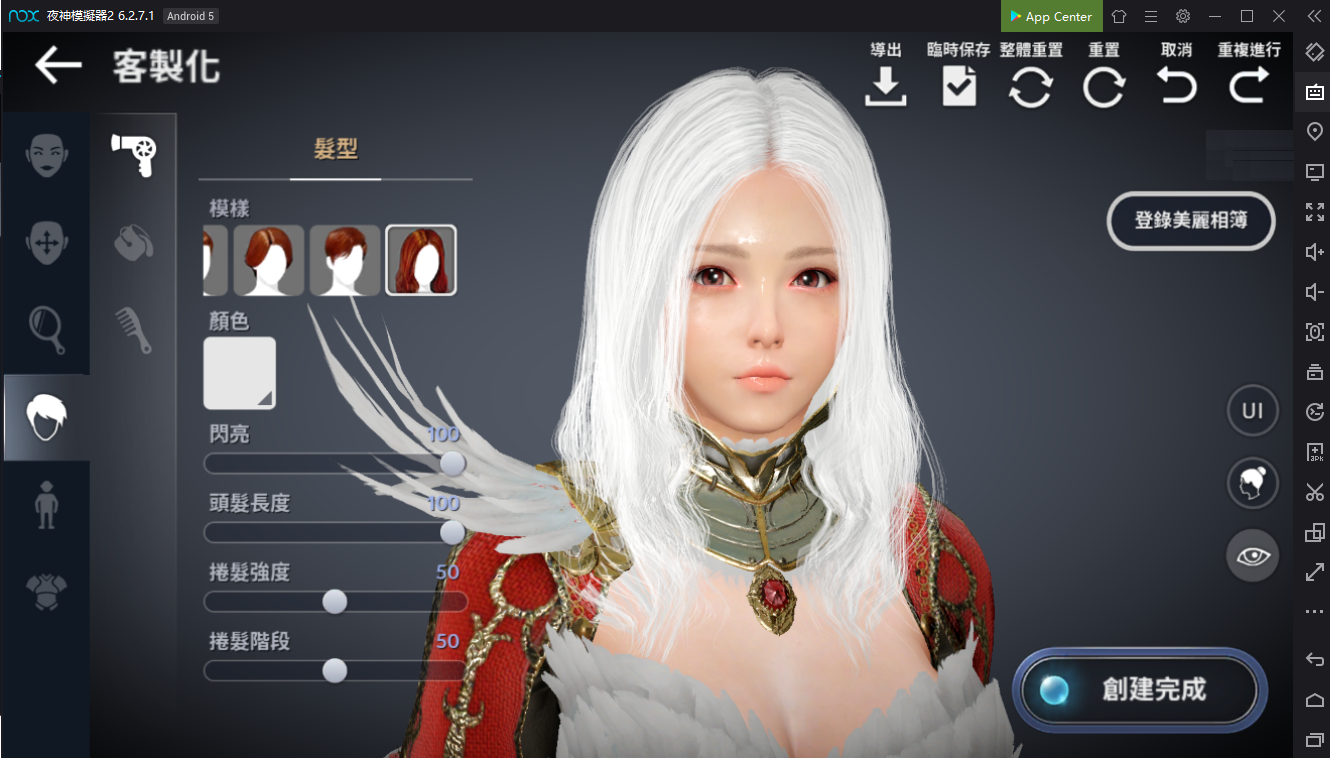Undo changes with the 取消 arrow

pyautogui.click(x=1177, y=88)
